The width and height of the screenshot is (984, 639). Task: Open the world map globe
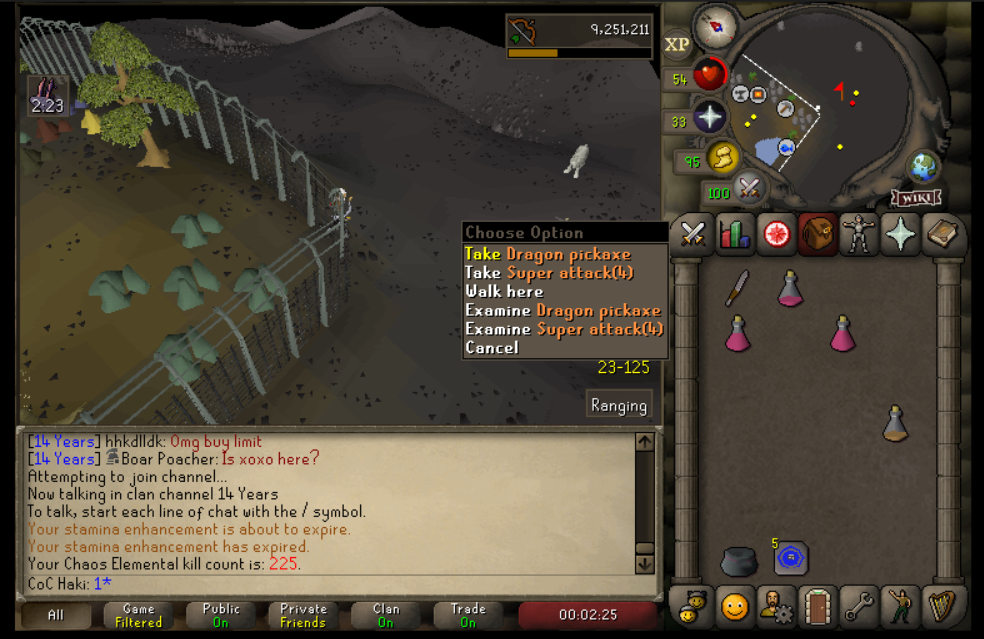point(922,166)
